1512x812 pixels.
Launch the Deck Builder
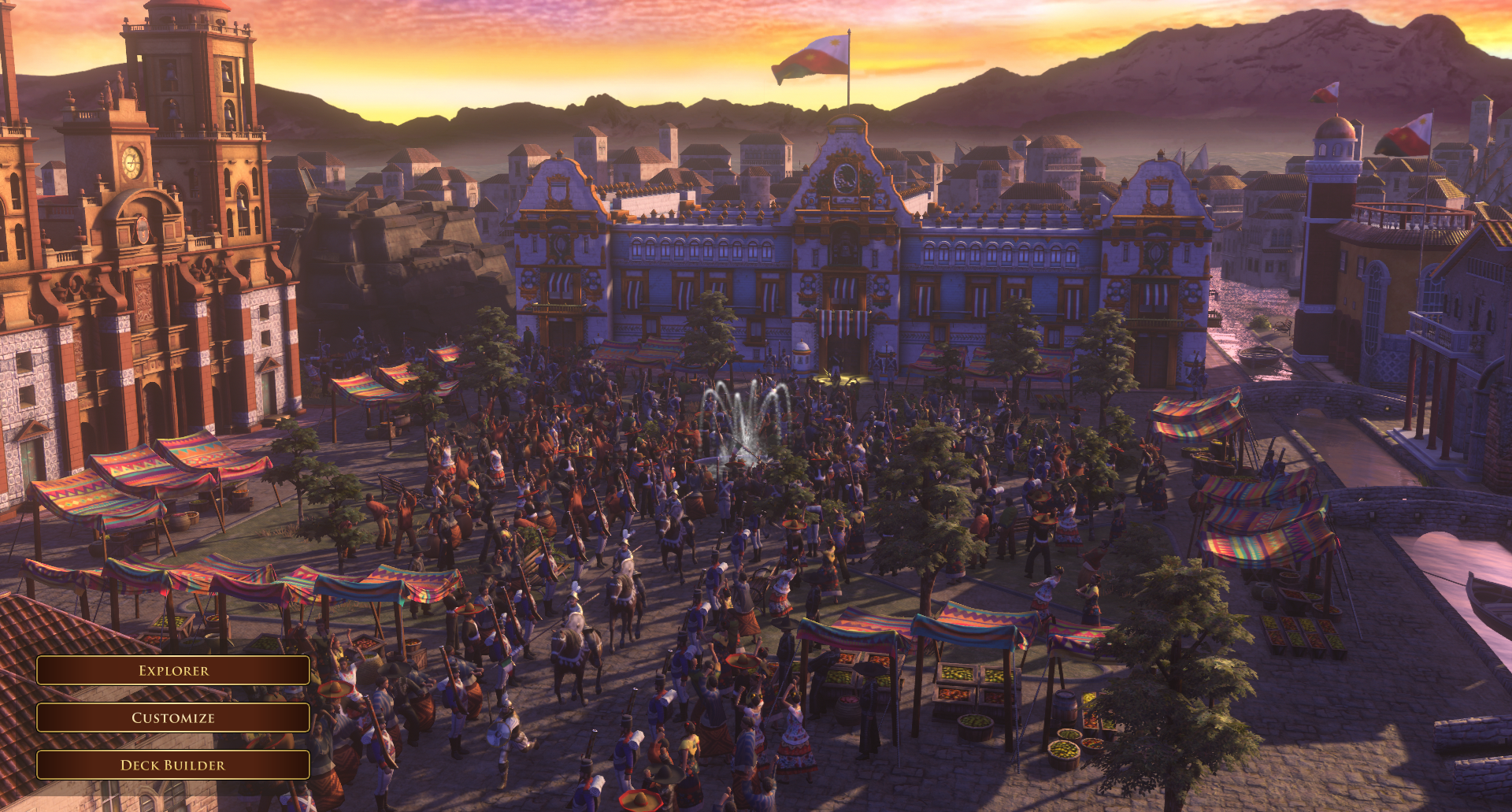[173, 765]
